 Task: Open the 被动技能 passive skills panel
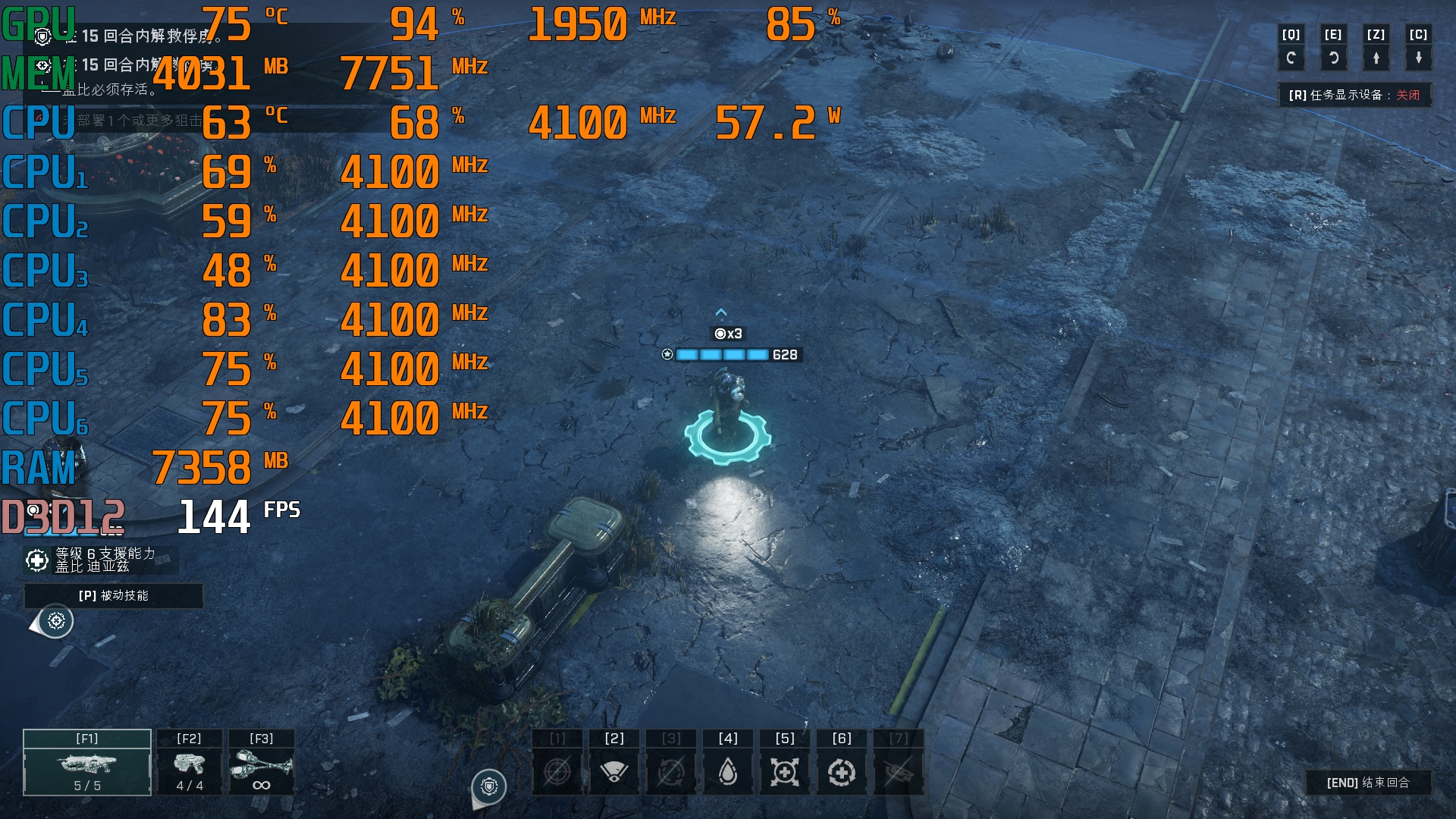pyautogui.click(x=114, y=596)
